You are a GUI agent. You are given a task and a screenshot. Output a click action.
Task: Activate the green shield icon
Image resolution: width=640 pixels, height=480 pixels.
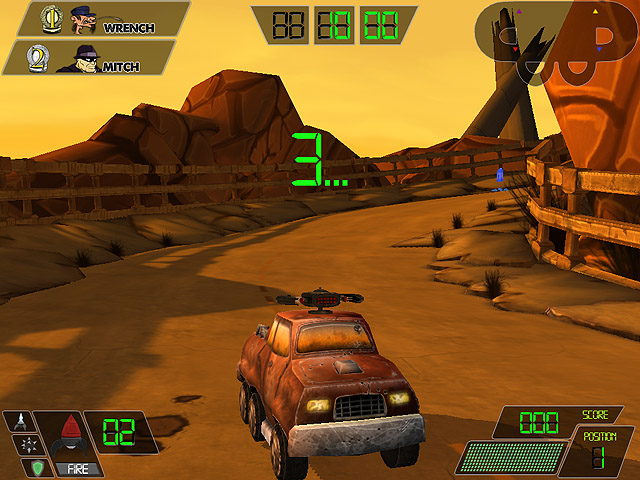35,467
